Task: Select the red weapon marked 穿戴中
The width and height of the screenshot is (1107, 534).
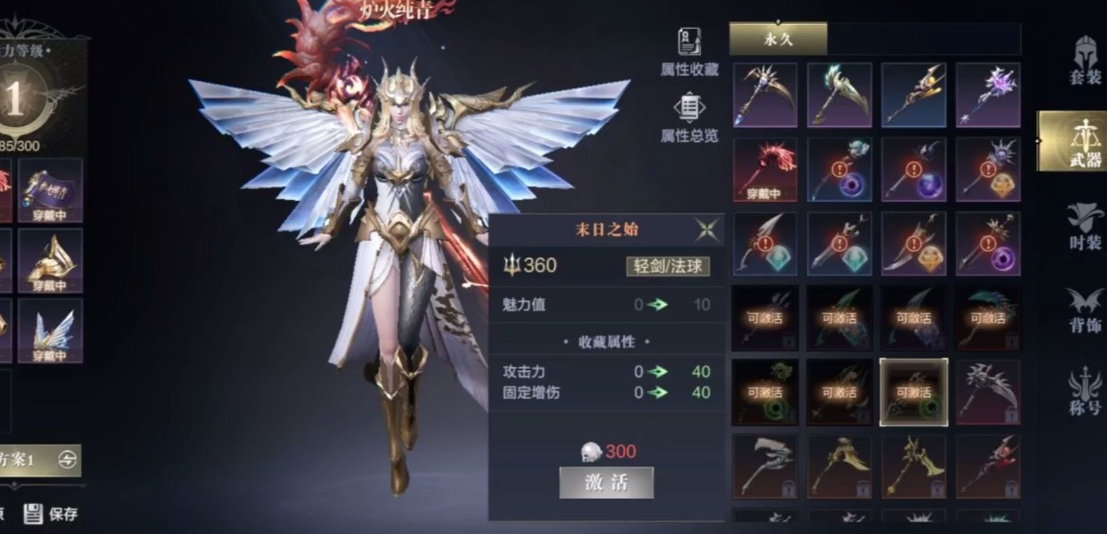Action: (765, 170)
